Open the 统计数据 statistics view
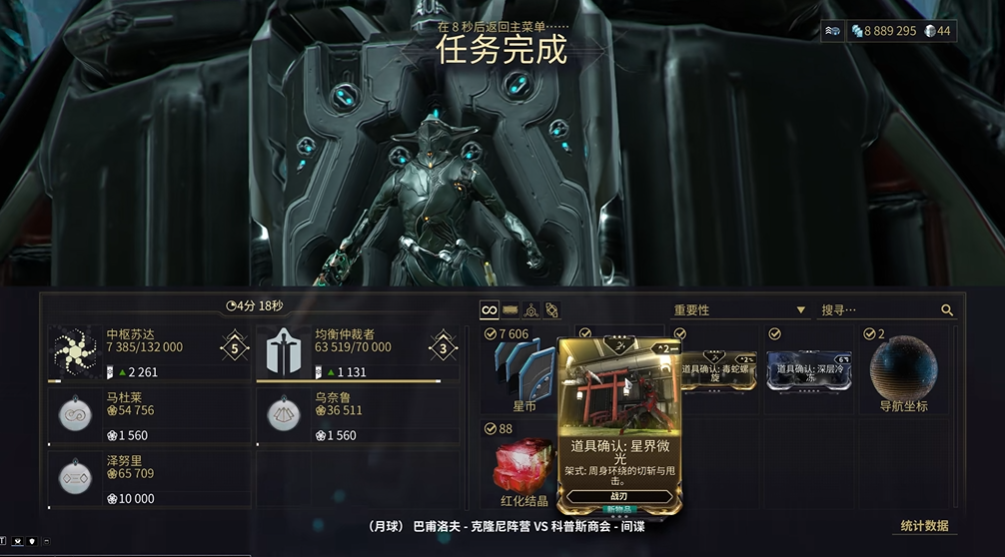 924,526
